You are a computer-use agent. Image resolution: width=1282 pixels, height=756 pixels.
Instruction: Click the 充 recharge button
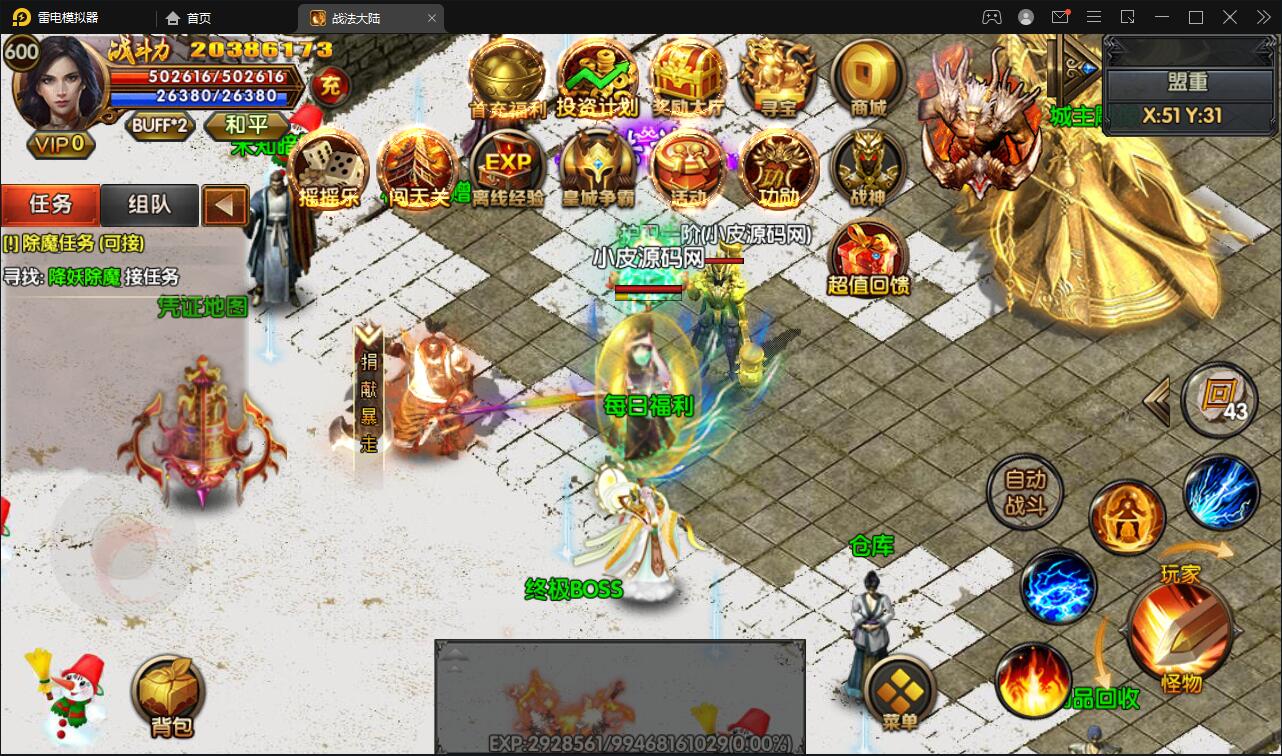[329, 87]
